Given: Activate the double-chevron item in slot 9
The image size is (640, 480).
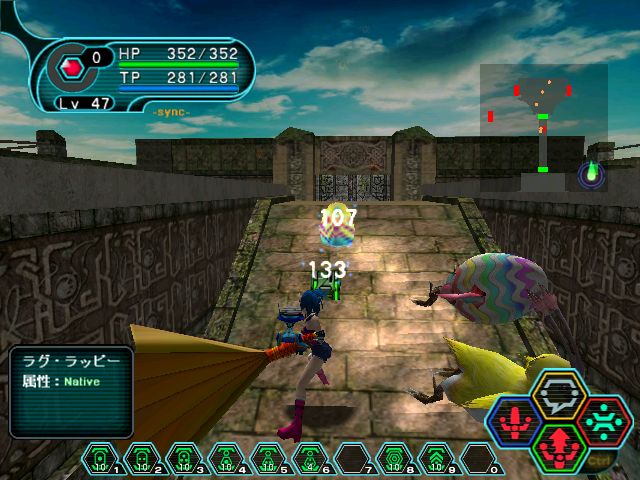Looking at the screenshot, I should click(436, 459).
